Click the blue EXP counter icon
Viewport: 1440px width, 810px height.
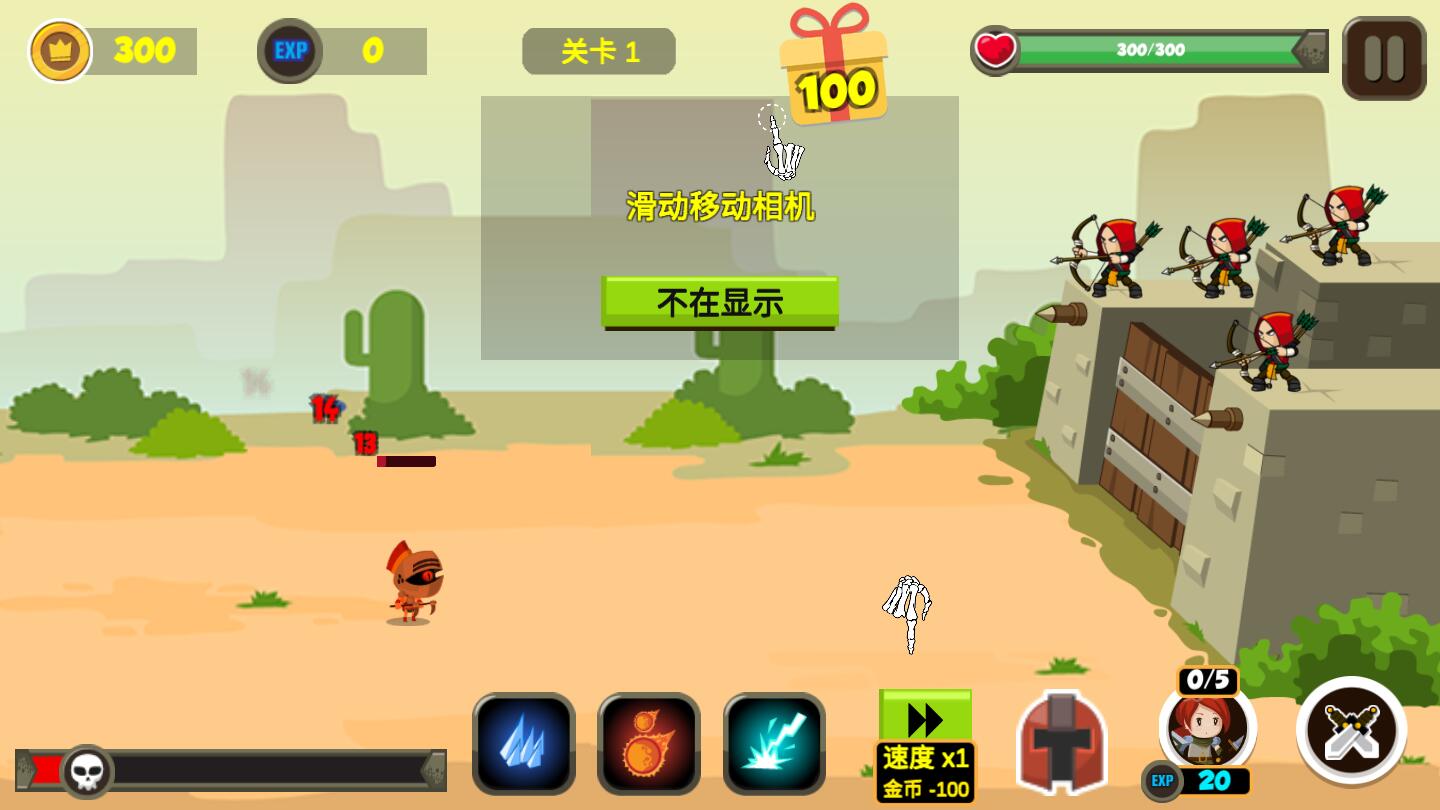pyautogui.click(x=289, y=50)
